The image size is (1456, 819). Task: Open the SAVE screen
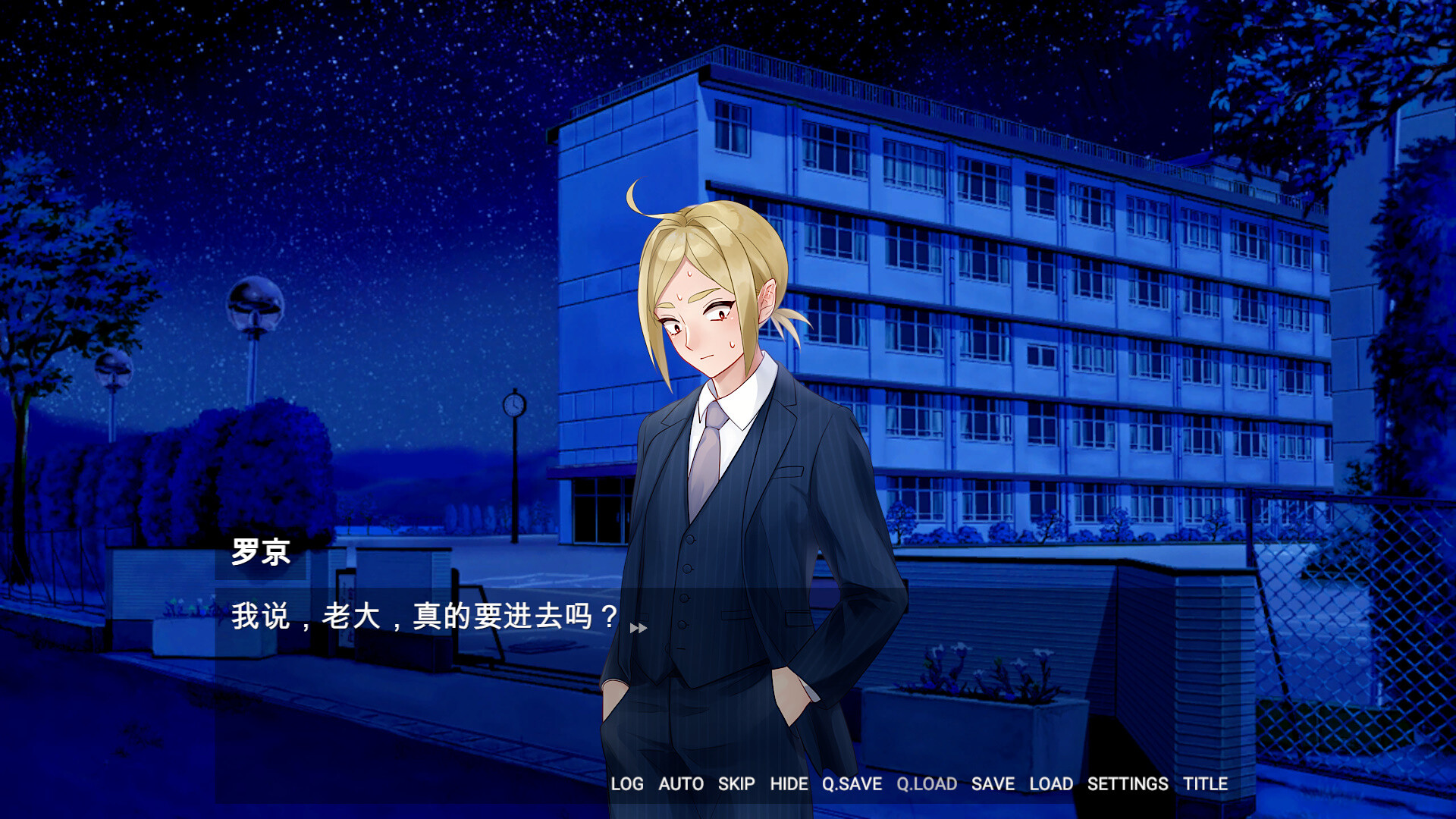pyautogui.click(x=993, y=784)
